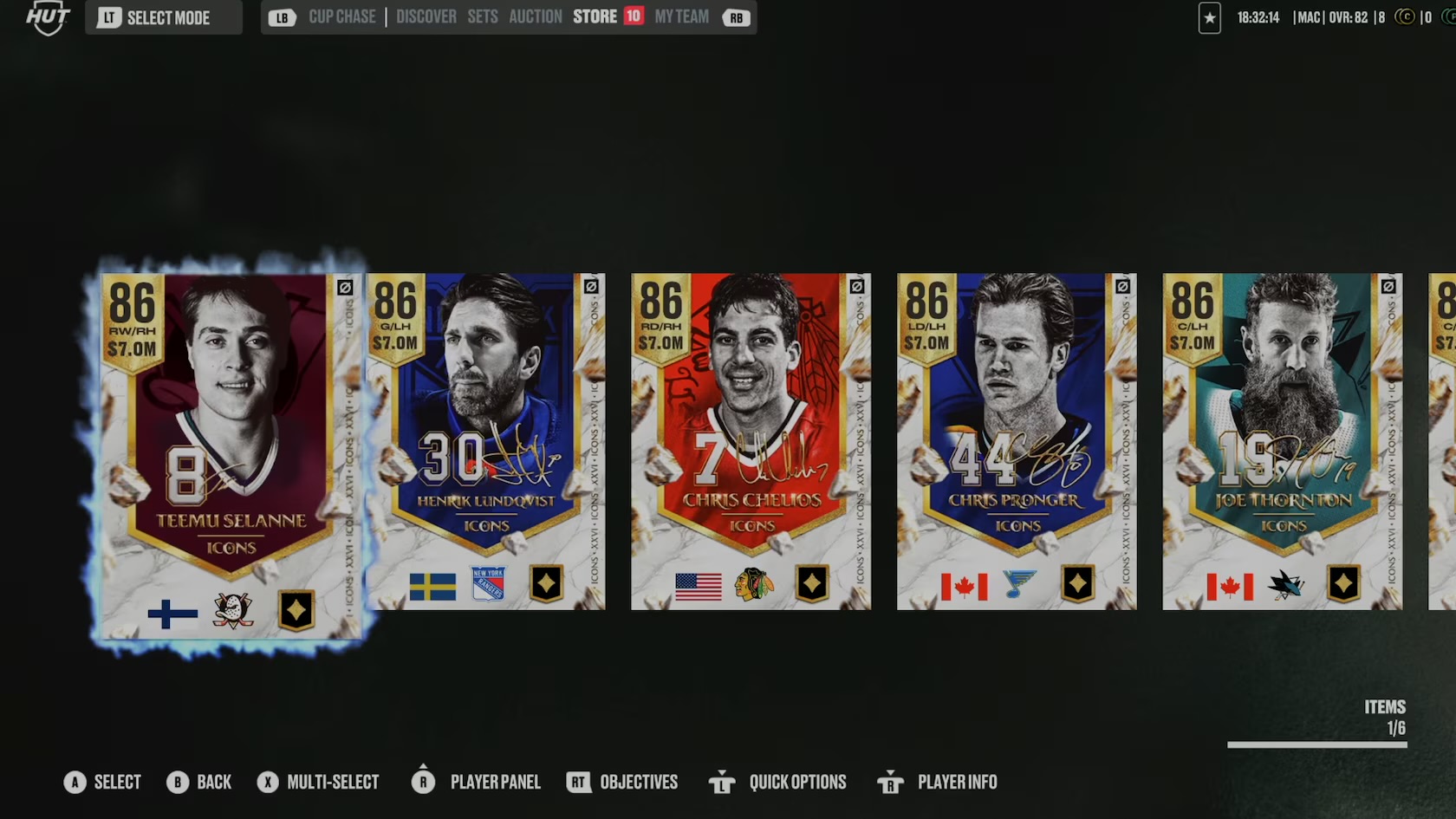Click the gold diamond rarity icon on Selanne's card
The width and height of the screenshot is (1456, 819).
[x=297, y=611]
